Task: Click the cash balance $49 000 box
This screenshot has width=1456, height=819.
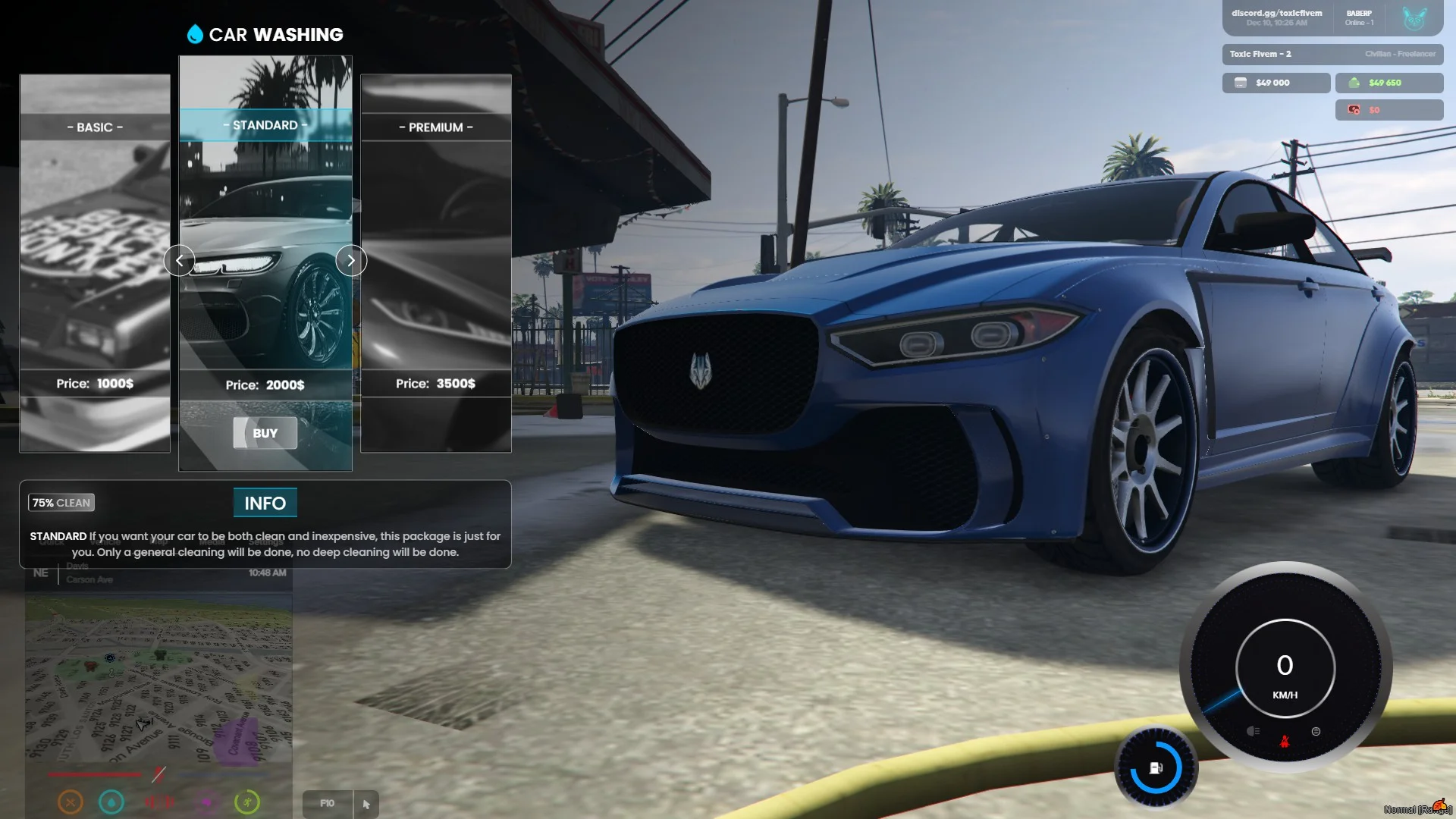Action: [x=1276, y=83]
